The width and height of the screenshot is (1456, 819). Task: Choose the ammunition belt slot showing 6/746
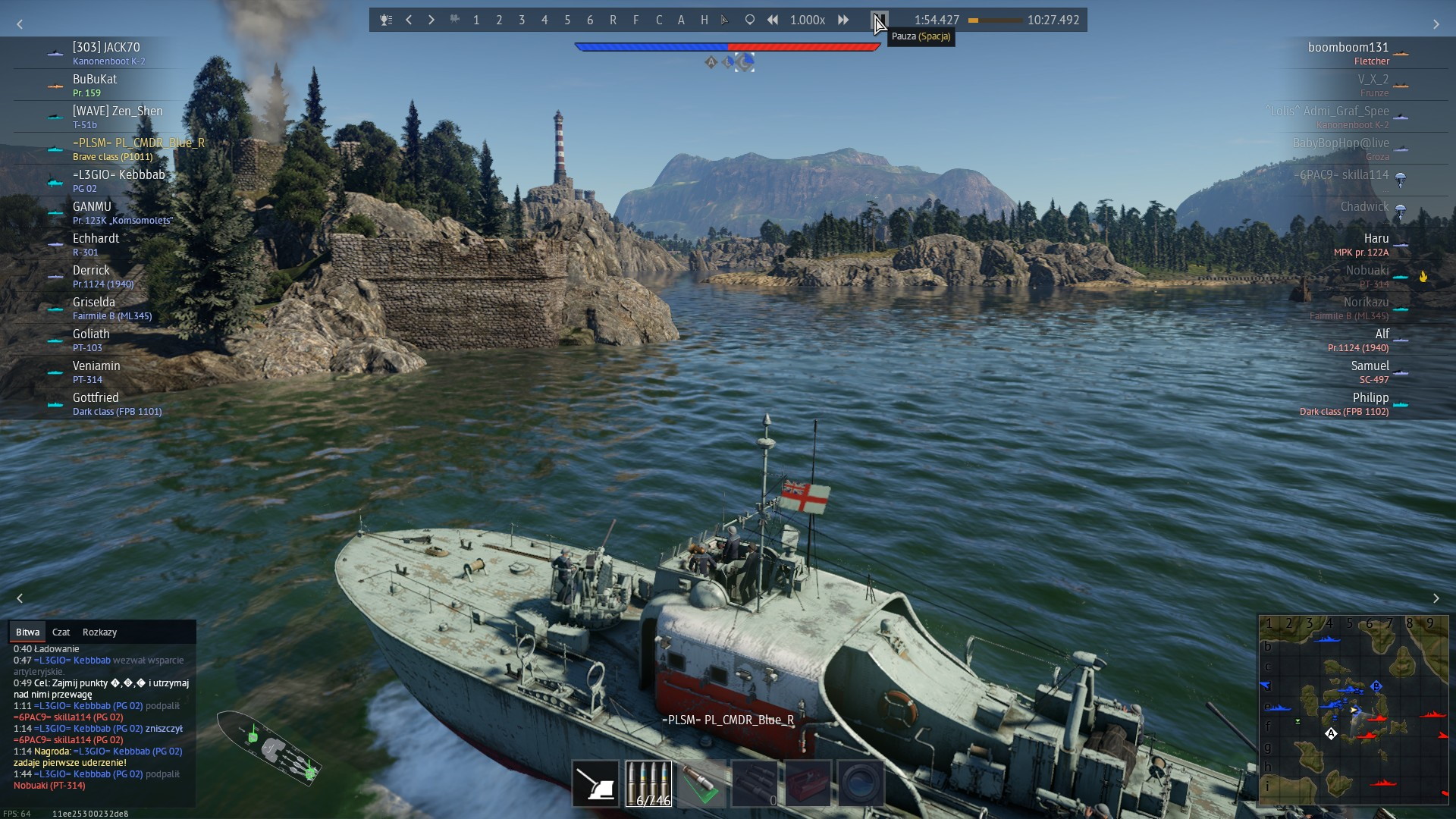[x=649, y=783]
